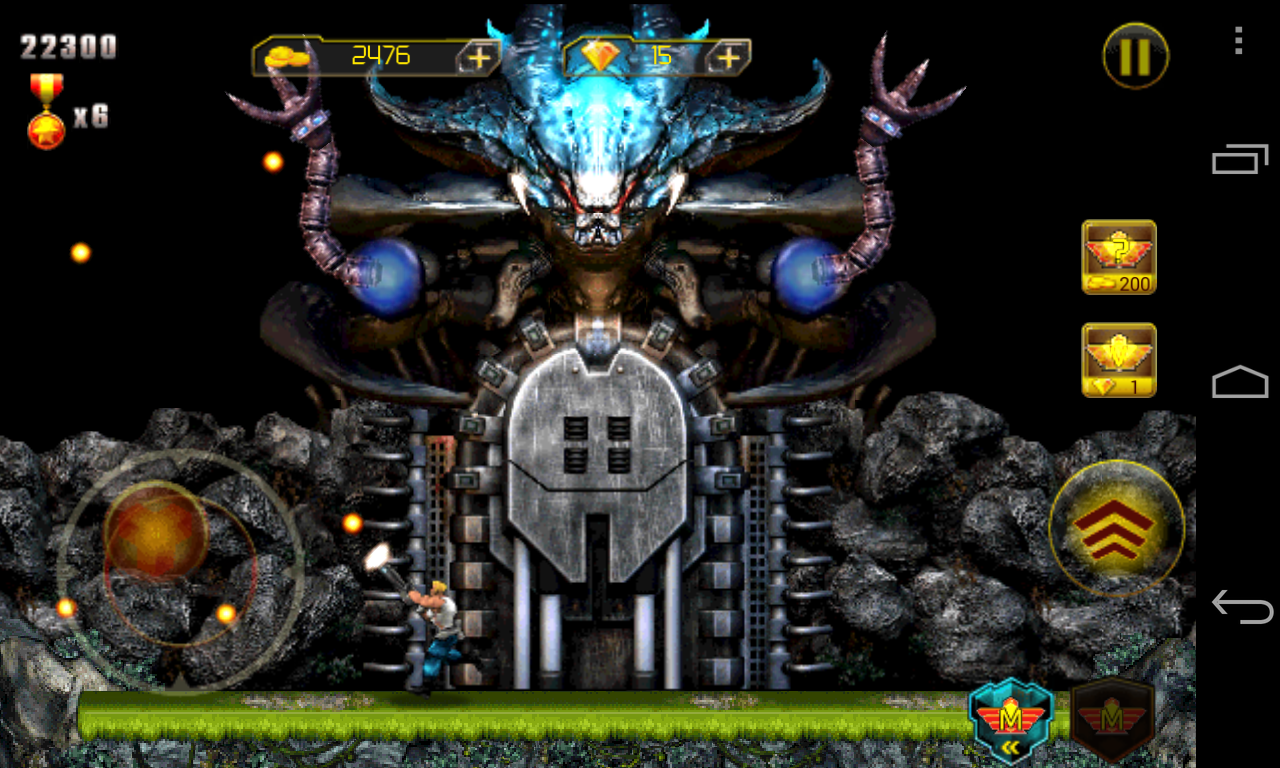Image resolution: width=1280 pixels, height=768 pixels.
Task: Tap the double-chevron on the blue weapon badge
Action: tap(1010, 745)
